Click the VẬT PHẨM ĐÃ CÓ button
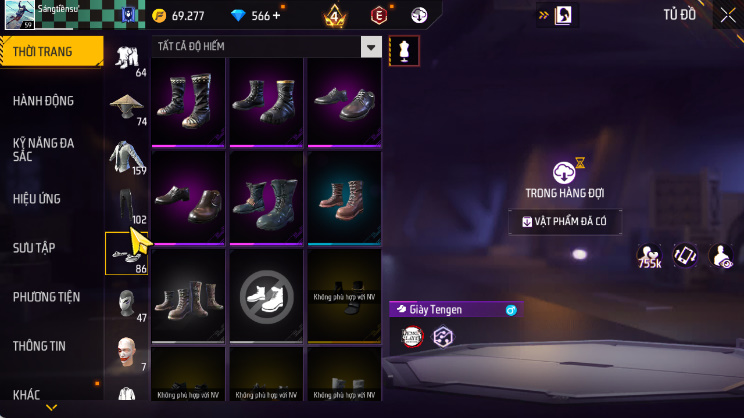This screenshot has height=418, width=744. pos(566,222)
